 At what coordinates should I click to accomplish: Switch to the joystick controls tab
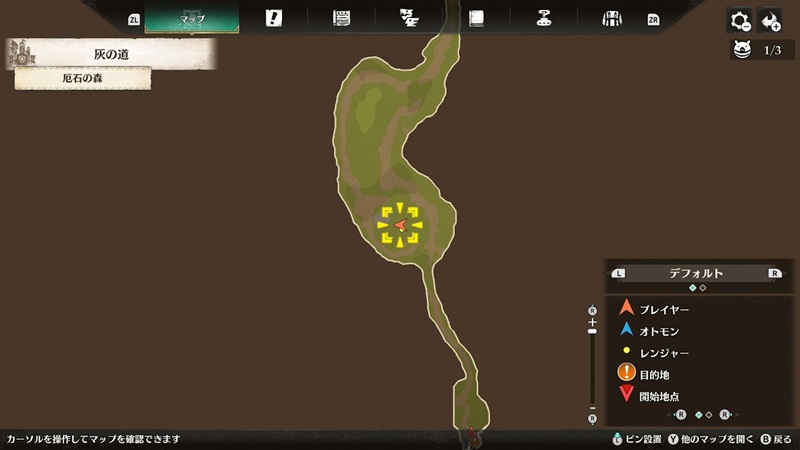544,18
